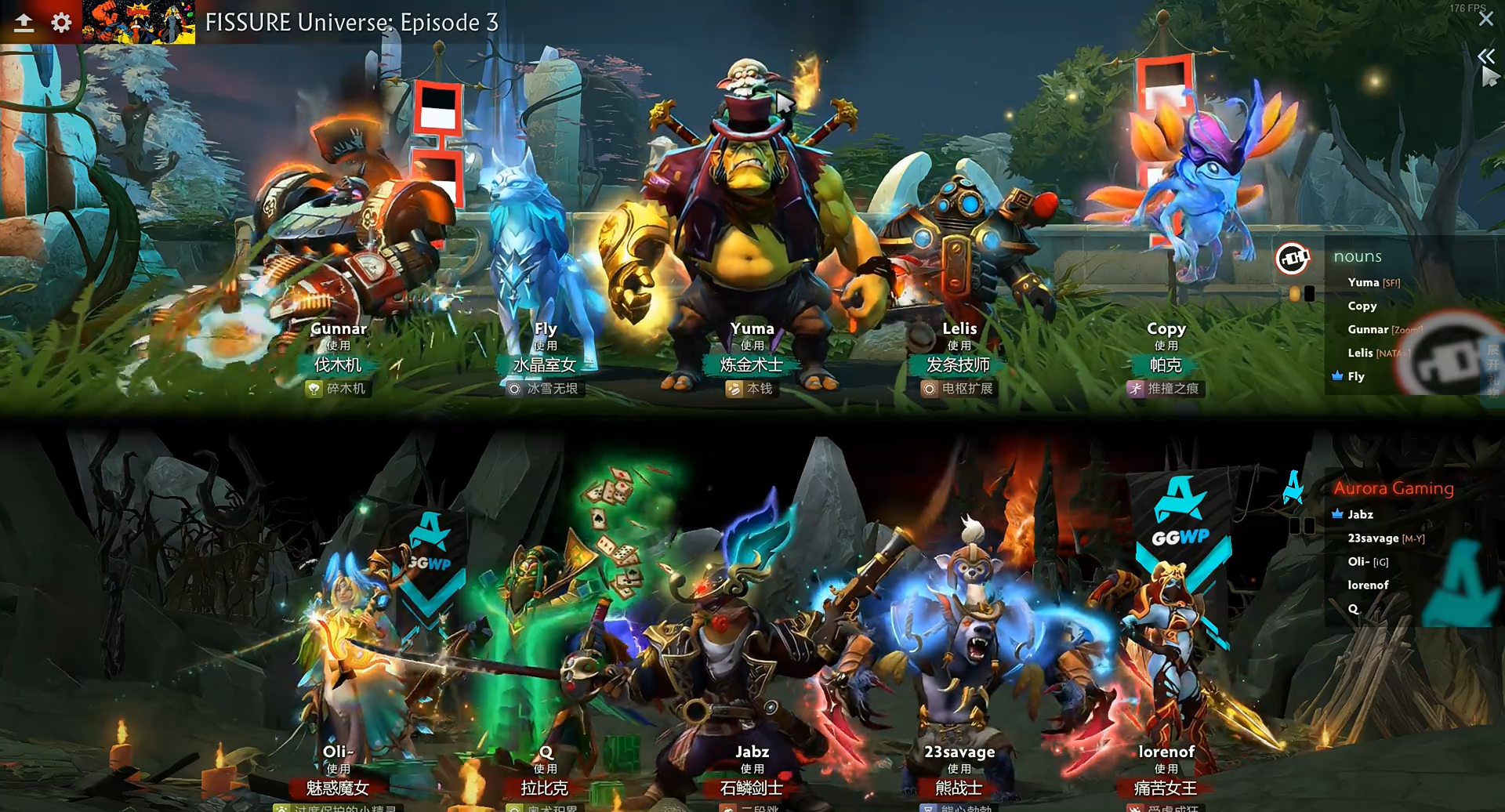Click Fly's 冰雪无垠 facet icon
Screen dimensions: 1505x812
pyautogui.click(x=515, y=388)
